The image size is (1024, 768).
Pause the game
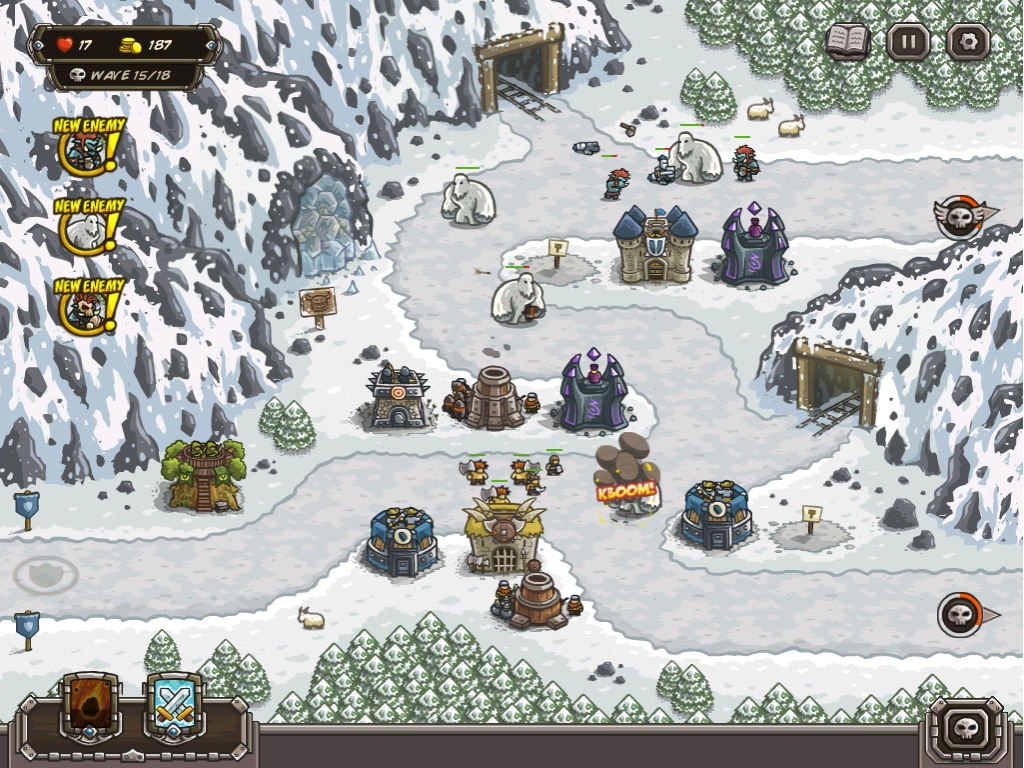(908, 42)
